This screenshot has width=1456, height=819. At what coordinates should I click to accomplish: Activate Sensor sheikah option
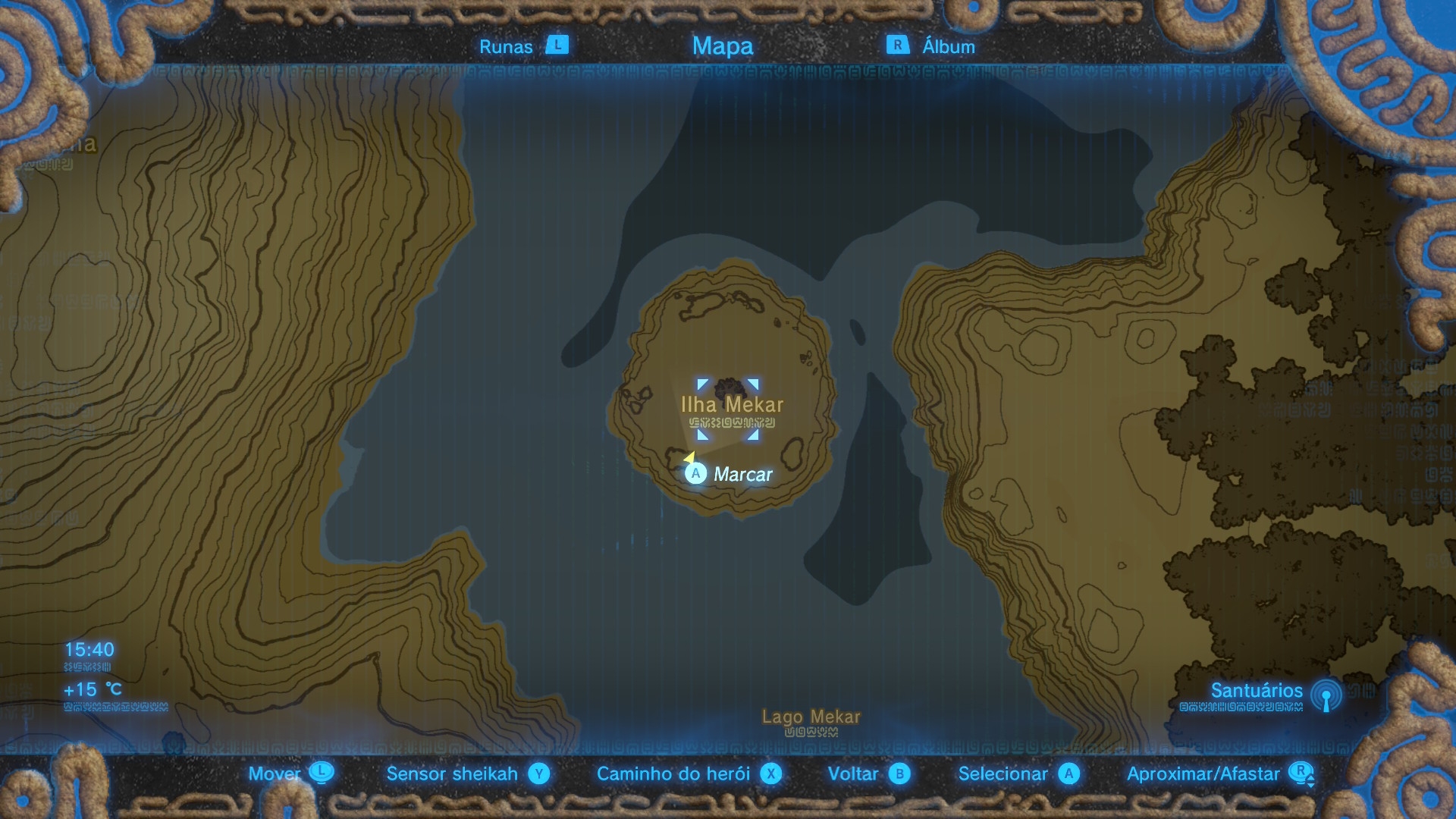click(452, 773)
